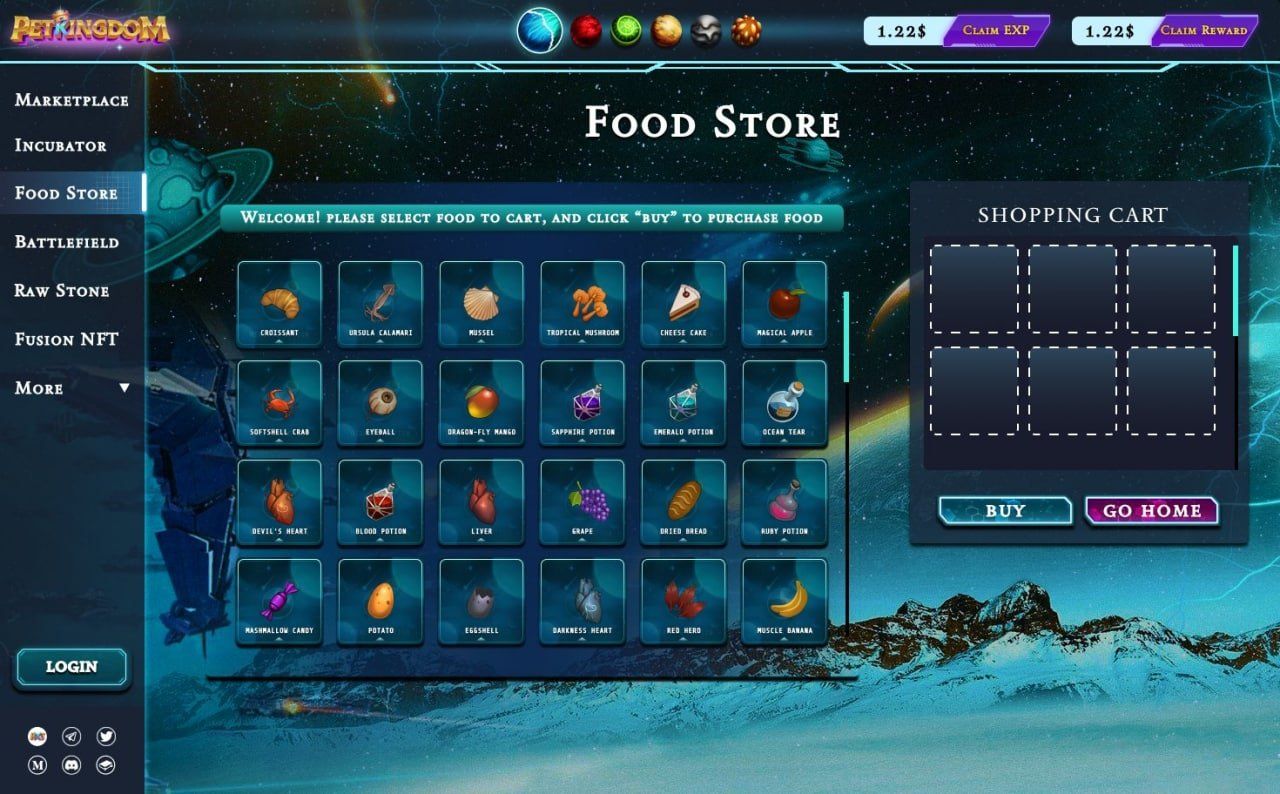Open the Twitter social link
Image resolution: width=1280 pixels, height=794 pixels.
pyautogui.click(x=106, y=737)
